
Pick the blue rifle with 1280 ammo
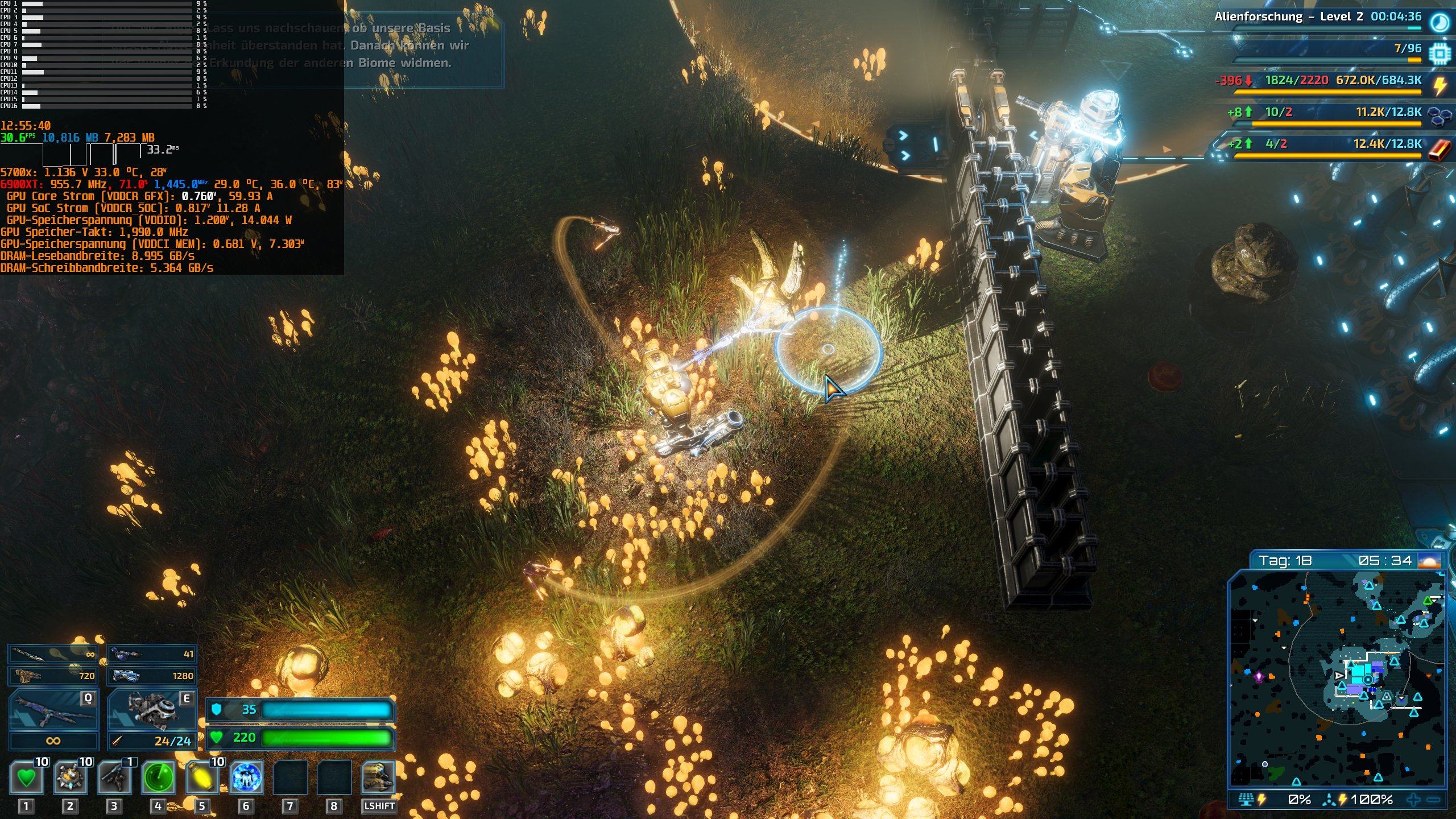(152, 676)
